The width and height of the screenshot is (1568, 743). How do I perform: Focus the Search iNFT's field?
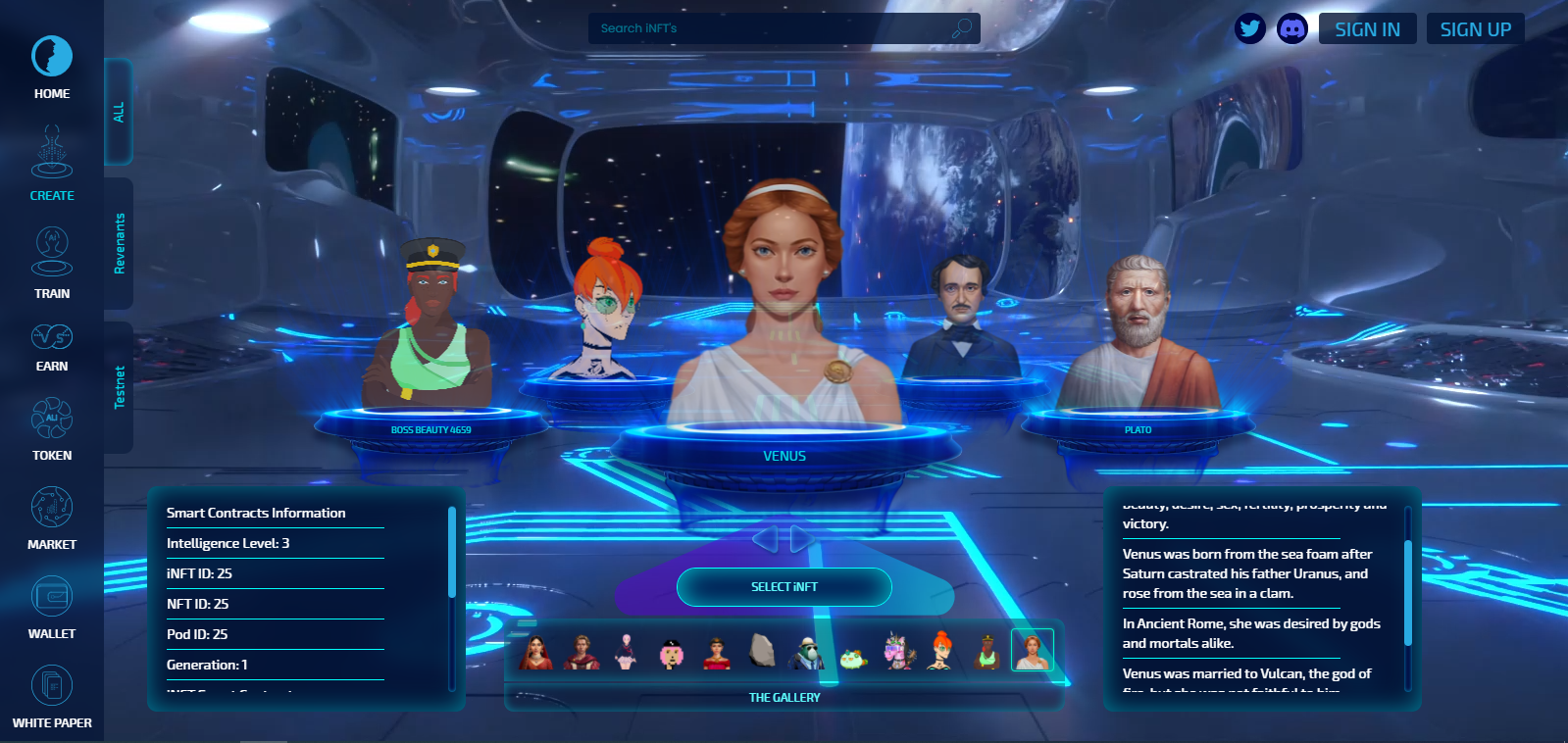click(x=770, y=28)
